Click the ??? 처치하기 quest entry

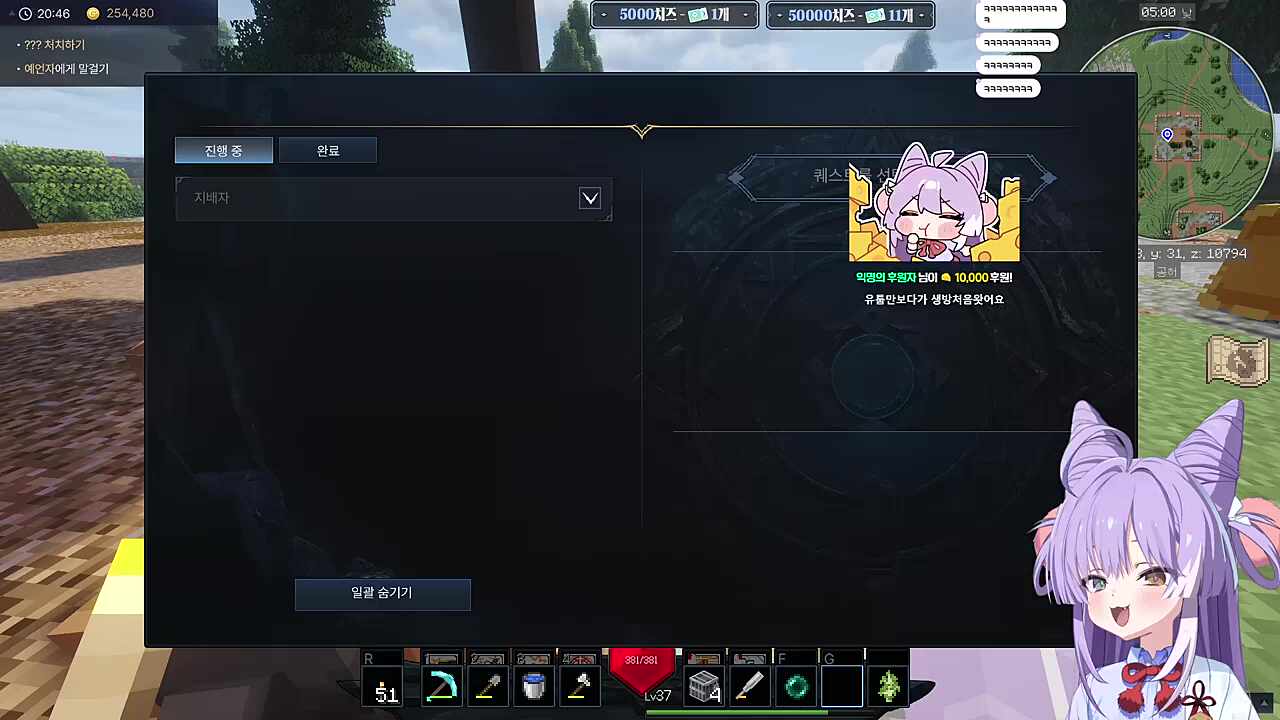tap(54, 44)
